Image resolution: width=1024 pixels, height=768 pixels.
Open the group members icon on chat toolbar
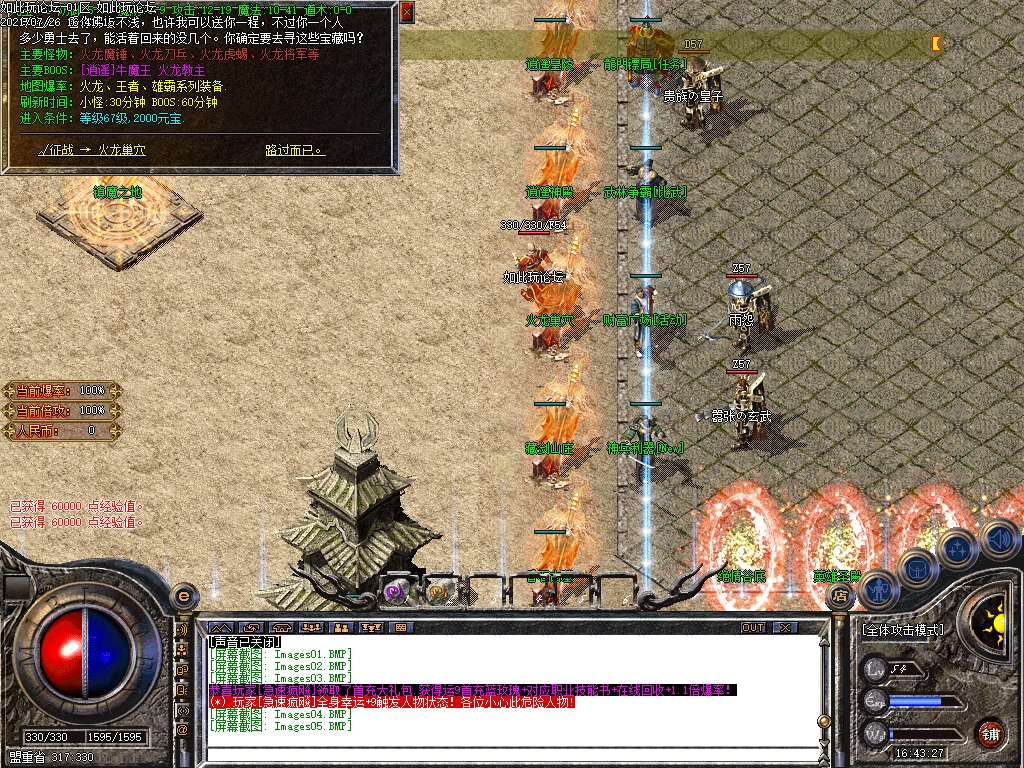341,627
